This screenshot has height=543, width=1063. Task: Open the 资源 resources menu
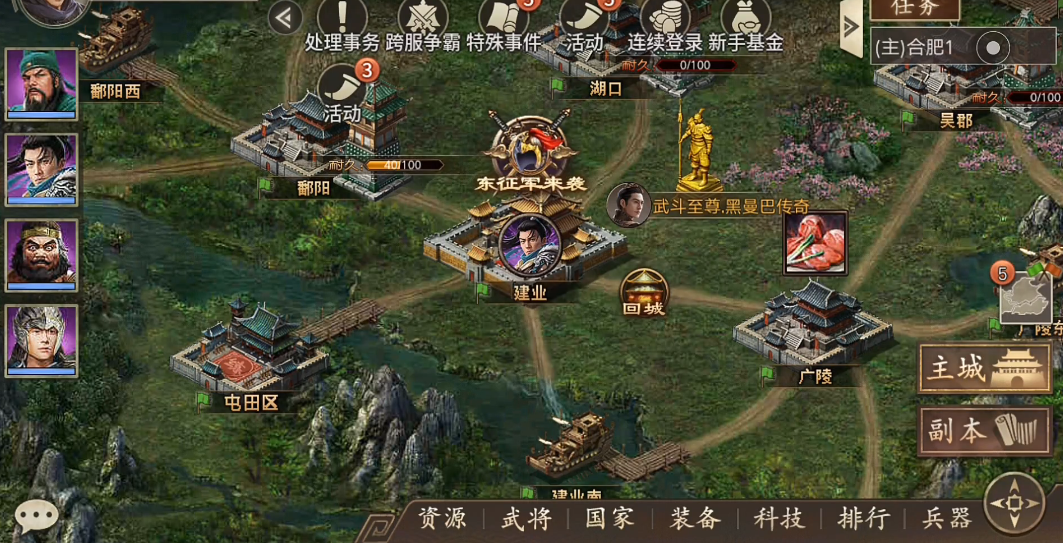coord(442,518)
